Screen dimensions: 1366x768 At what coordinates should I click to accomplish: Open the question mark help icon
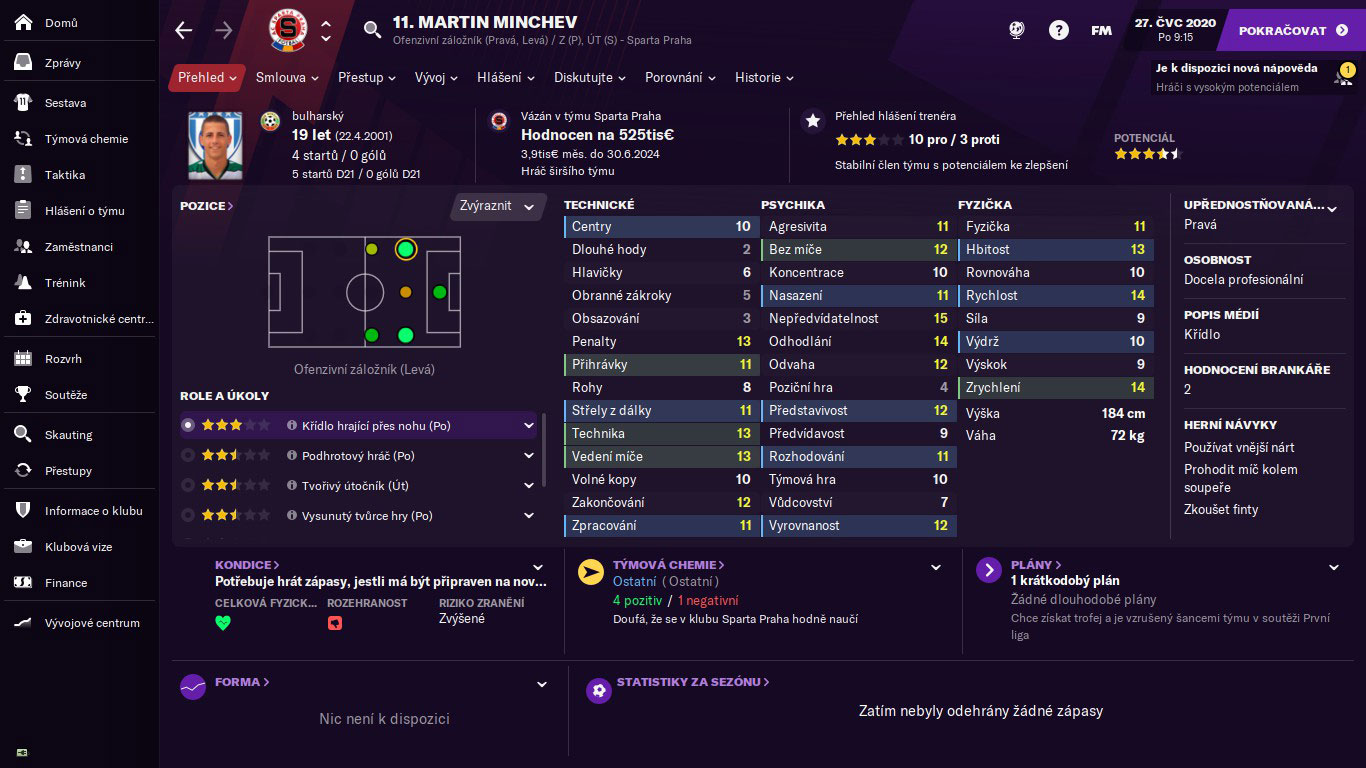(x=1059, y=30)
